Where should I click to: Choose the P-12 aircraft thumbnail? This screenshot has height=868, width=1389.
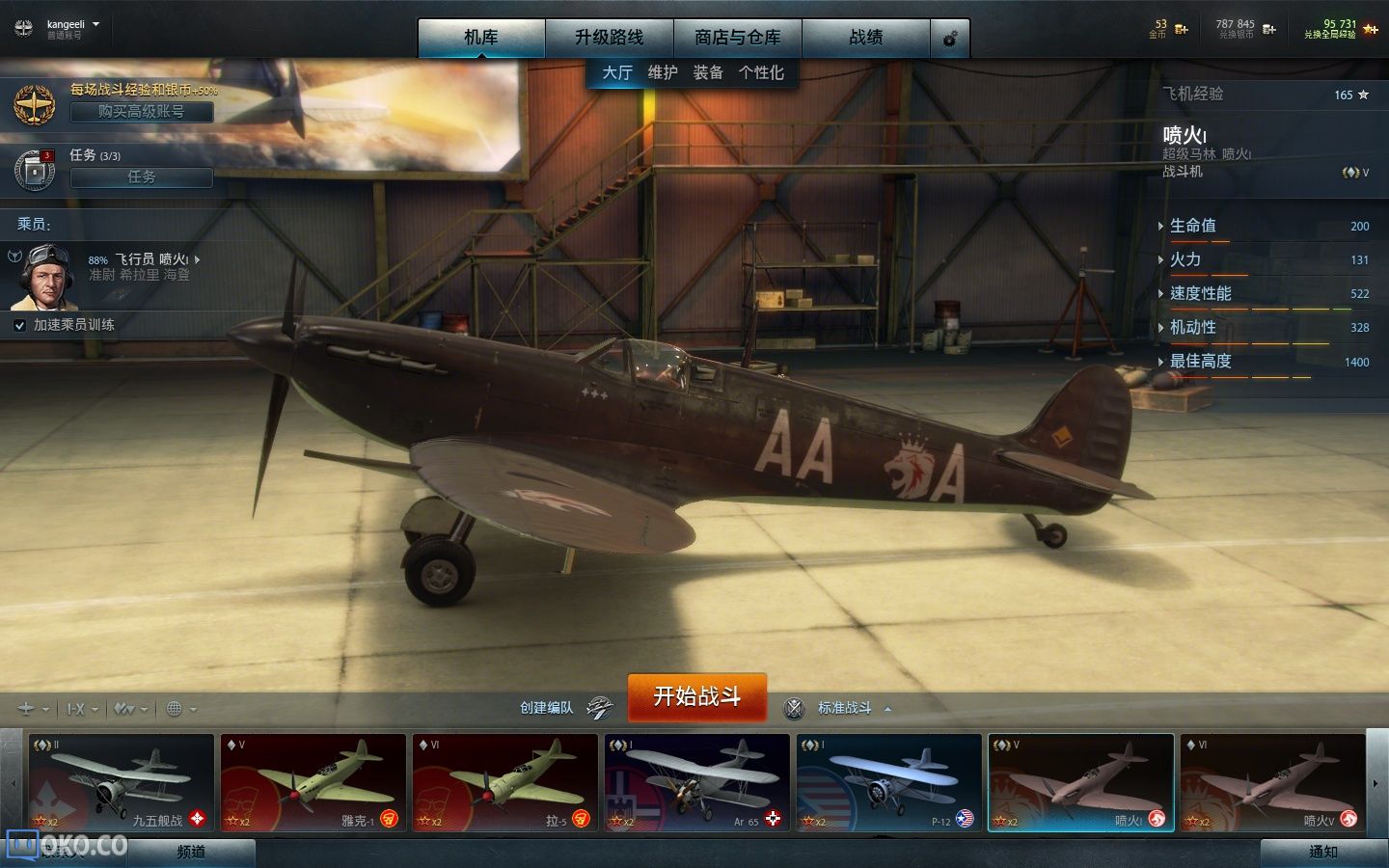(888, 781)
